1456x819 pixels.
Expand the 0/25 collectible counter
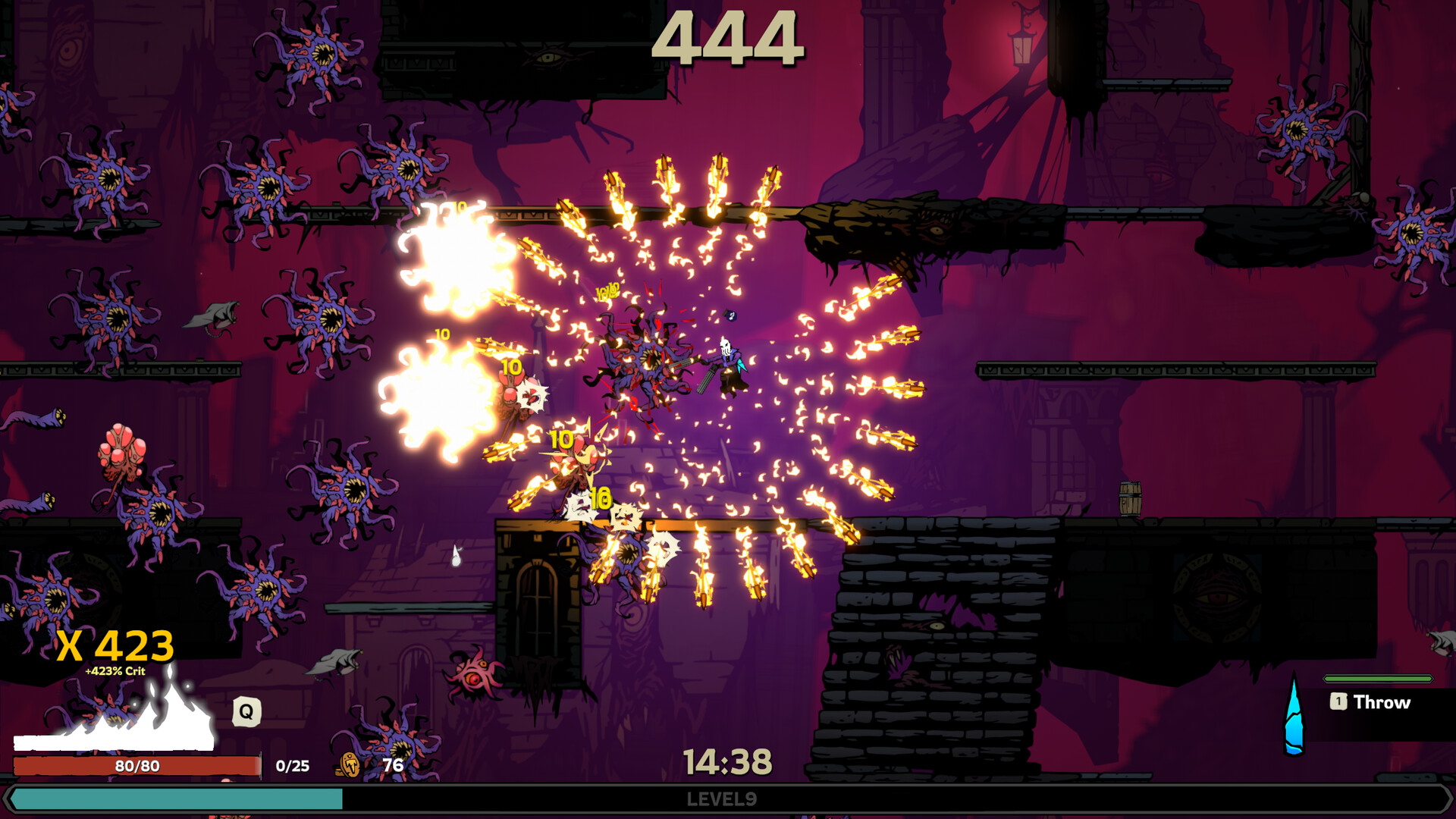pos(292,766)
